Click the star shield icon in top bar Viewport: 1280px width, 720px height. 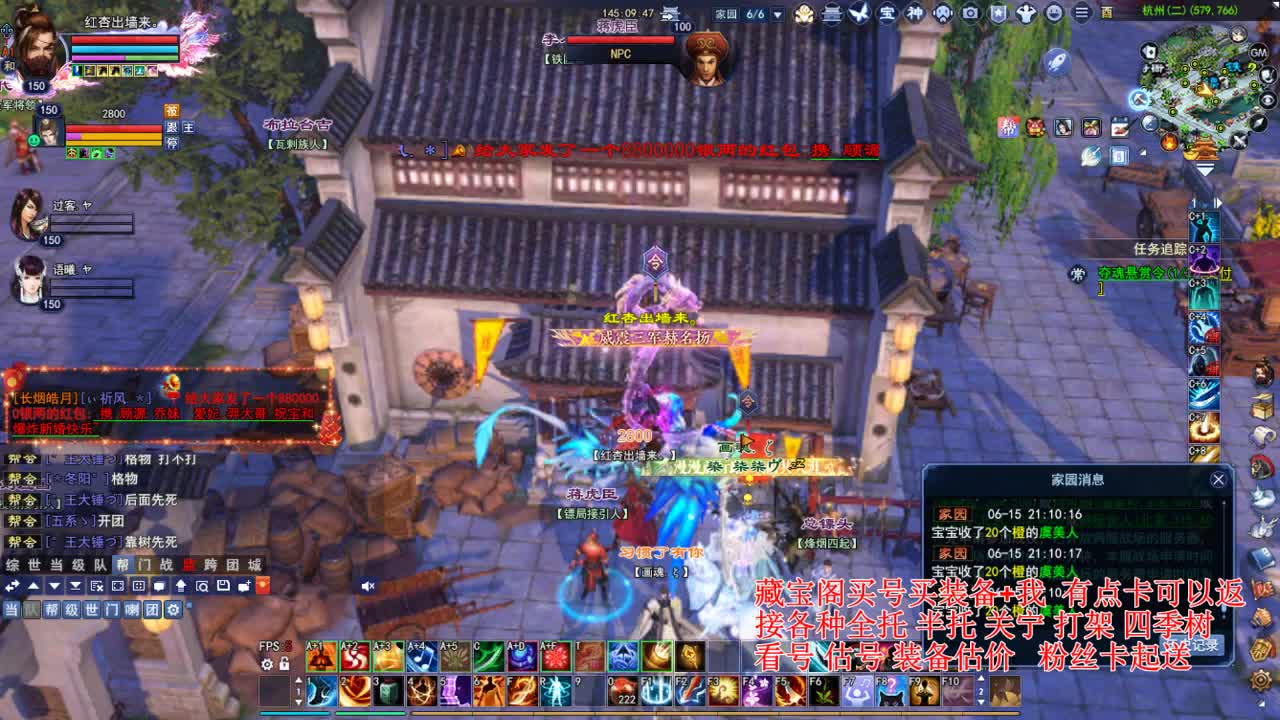[x=998, y=13]
